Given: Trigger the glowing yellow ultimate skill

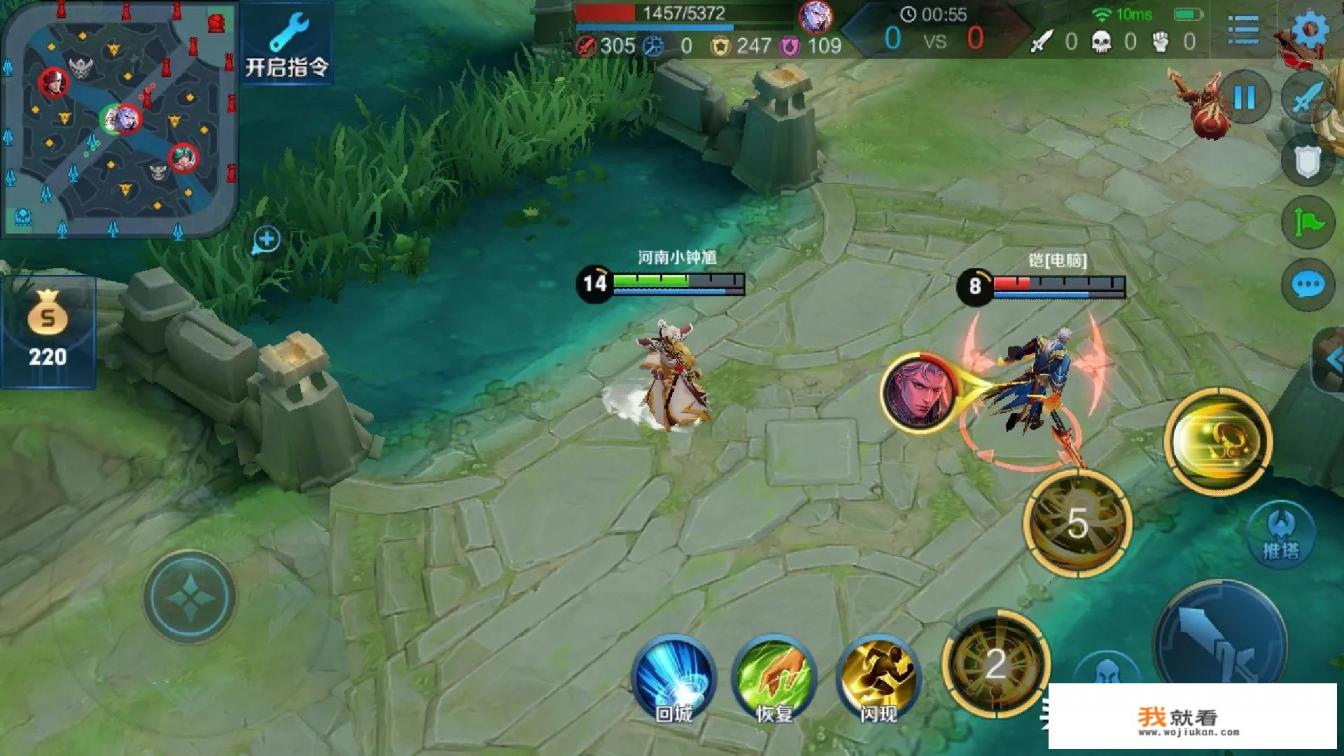Looking at the screenshot, I should coord(1217,440).
